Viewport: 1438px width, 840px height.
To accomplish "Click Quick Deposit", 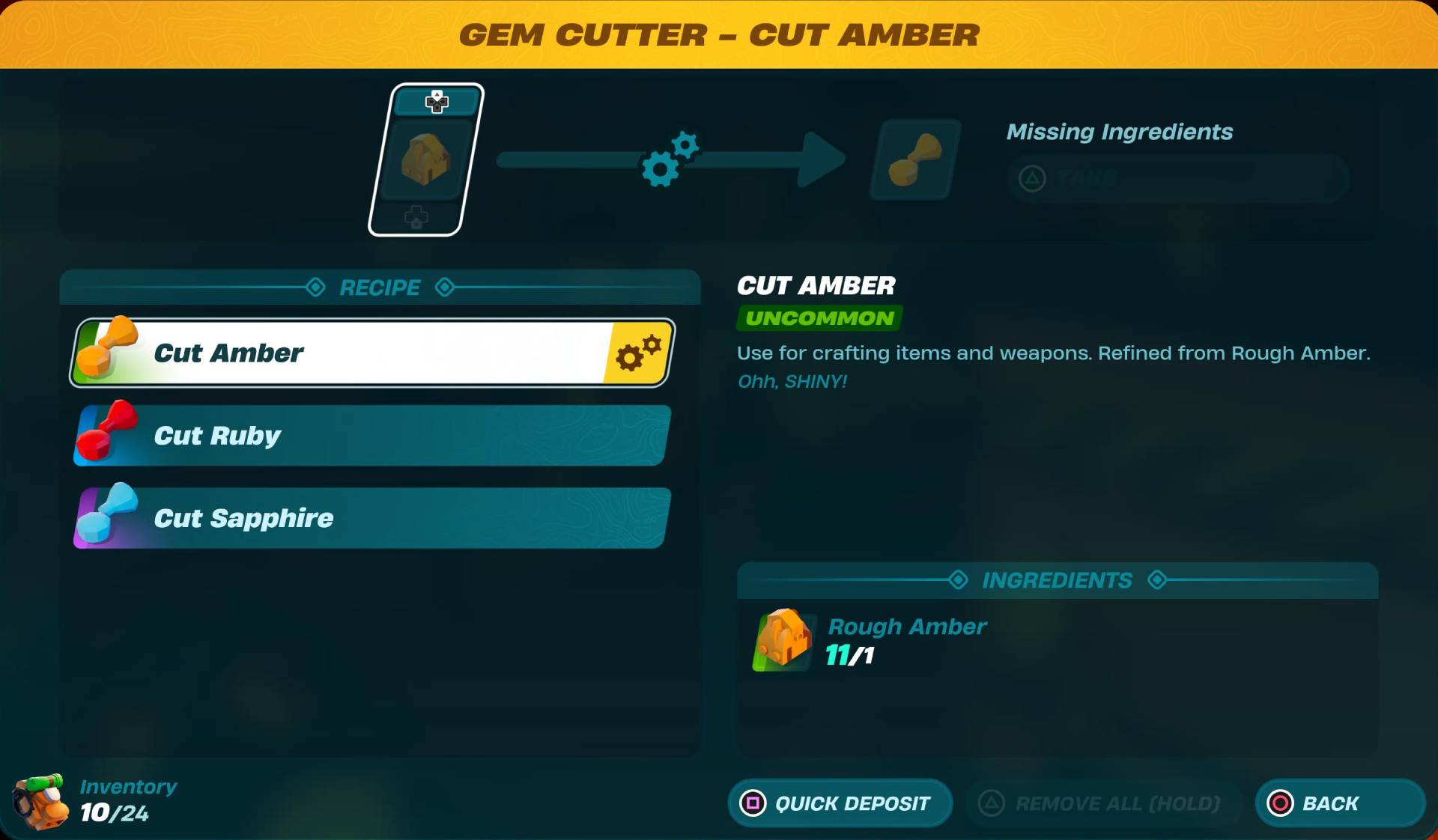I will pyautogui.click(x=840, y=803).
